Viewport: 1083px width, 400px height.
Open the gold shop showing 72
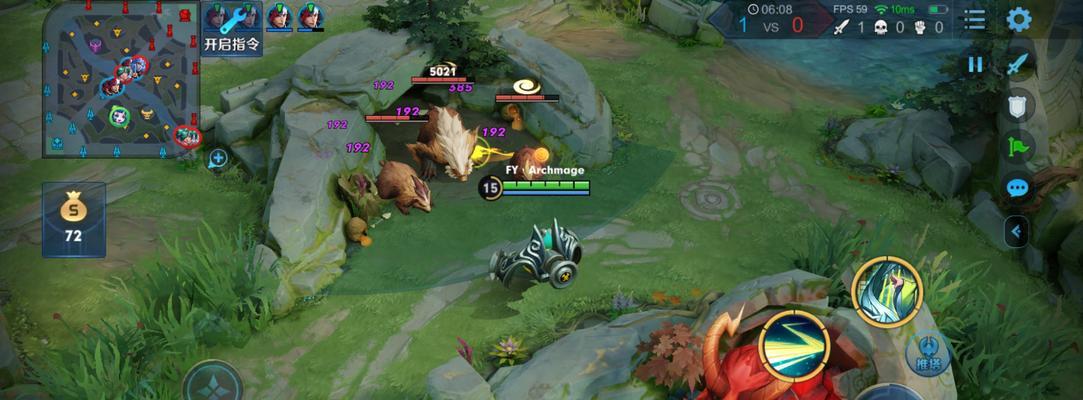point(73,219)
